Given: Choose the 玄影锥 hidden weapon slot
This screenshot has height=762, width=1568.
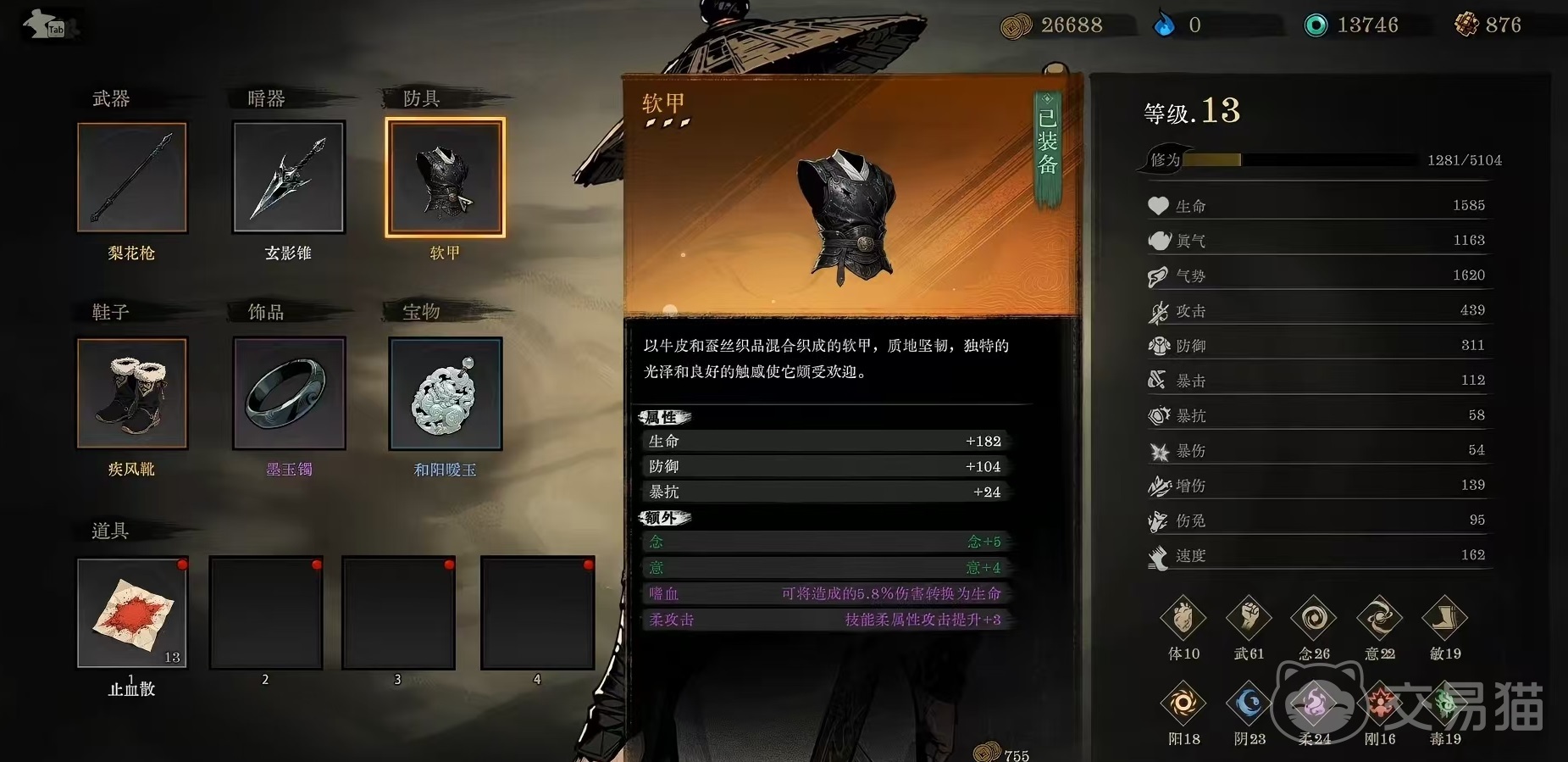Looking at the screenshot, I should [x=289, y=177].
